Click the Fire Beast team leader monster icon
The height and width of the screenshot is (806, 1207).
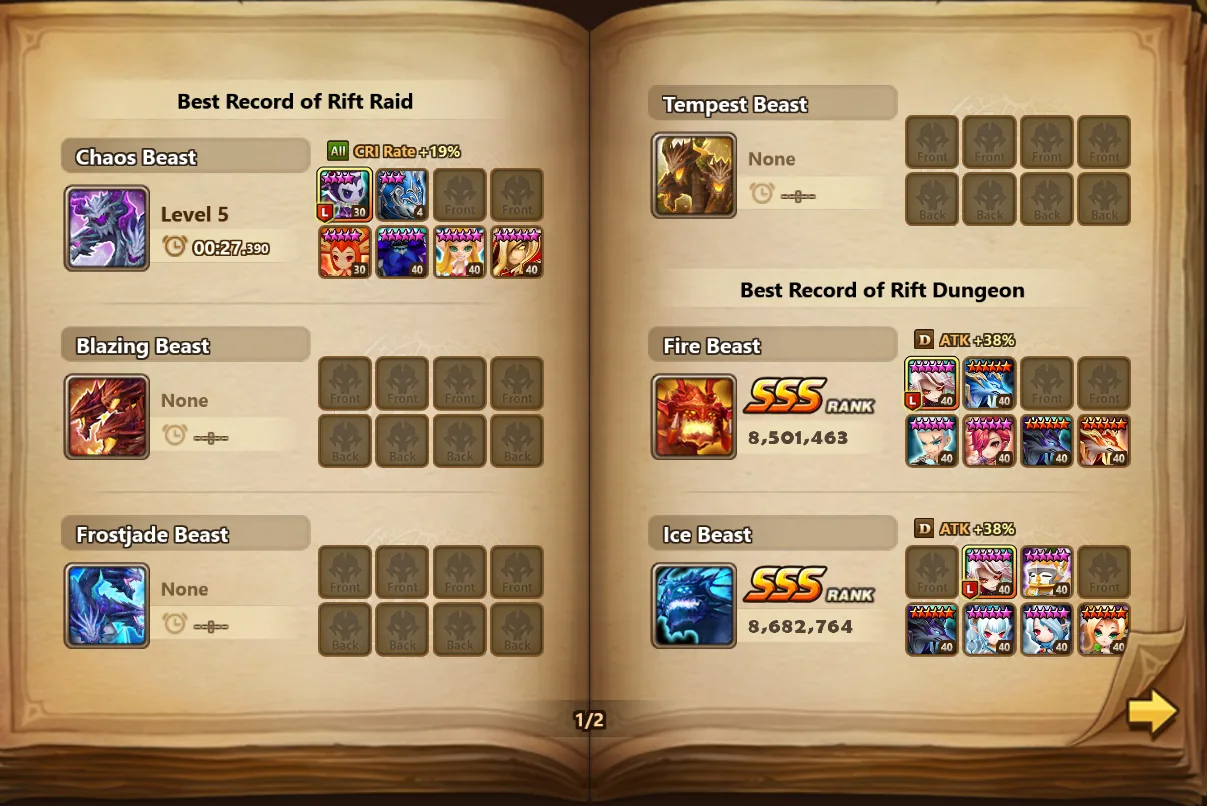point(932,384)
